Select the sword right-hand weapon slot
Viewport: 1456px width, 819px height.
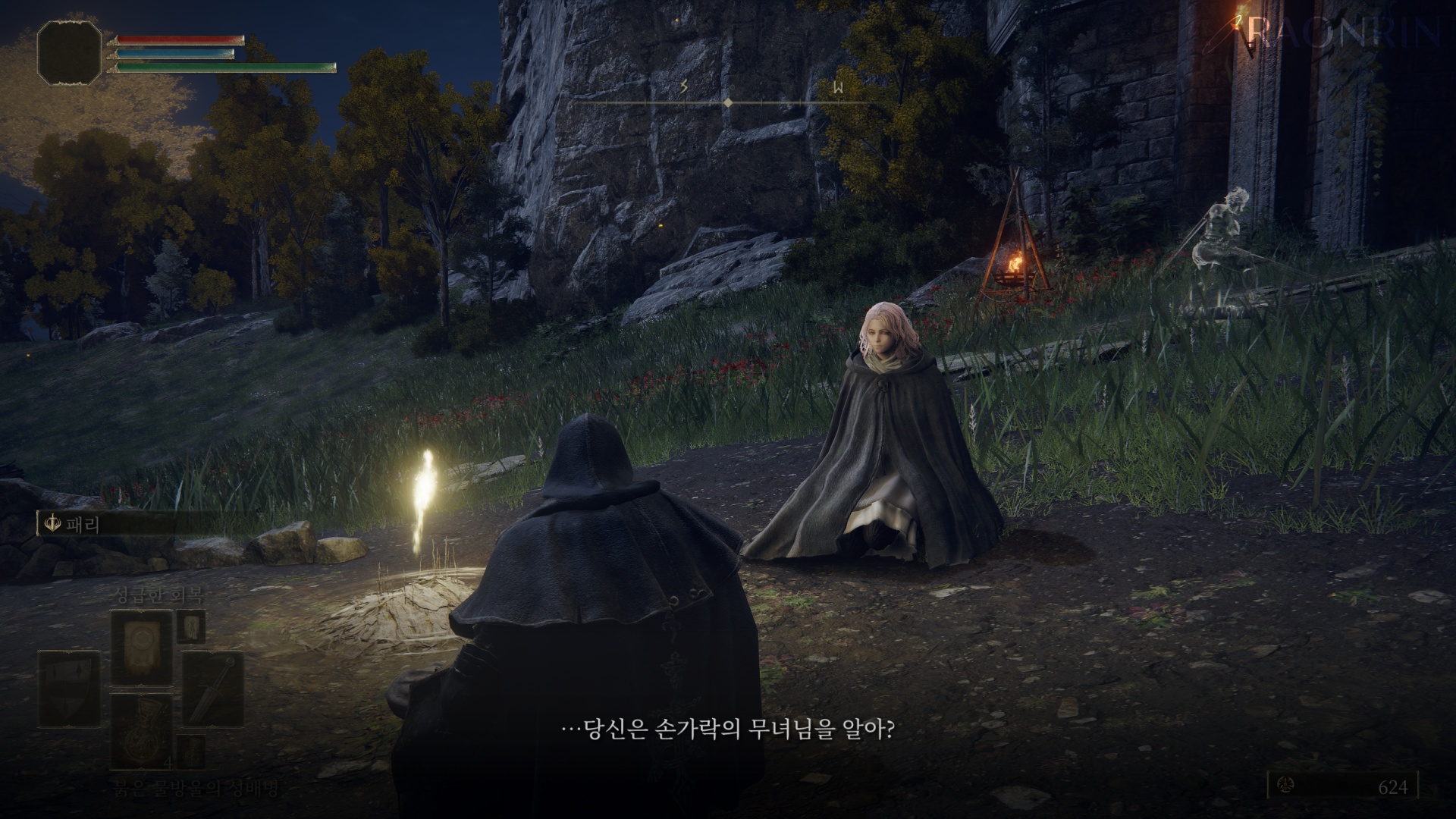[x=212, y=689]
